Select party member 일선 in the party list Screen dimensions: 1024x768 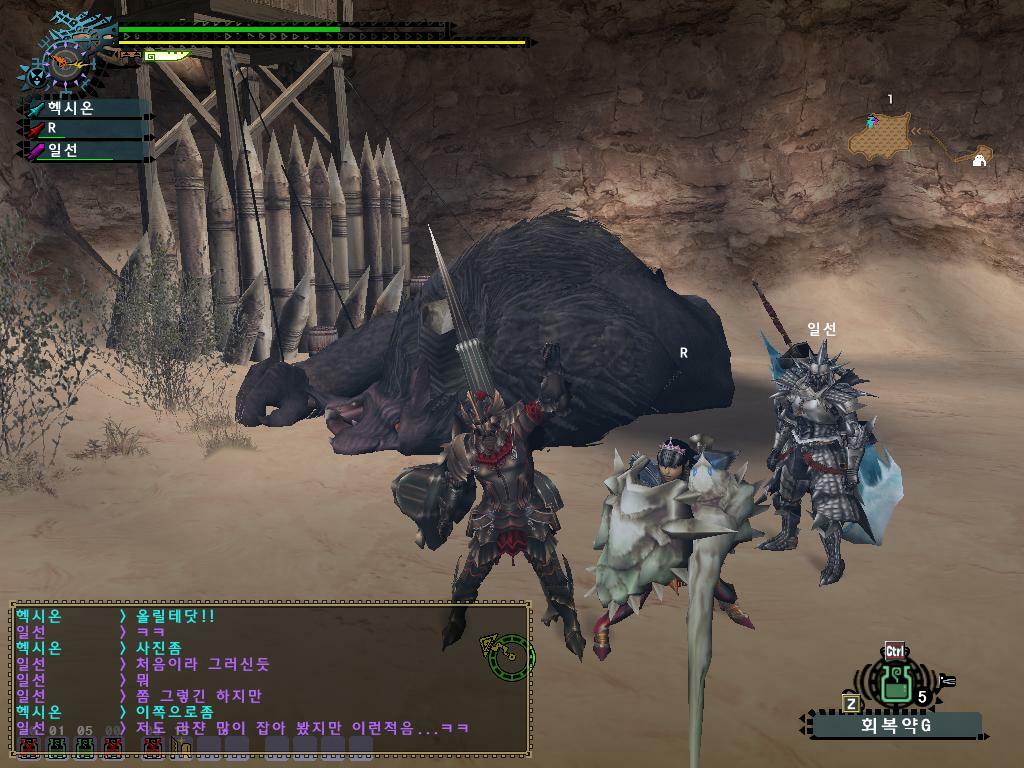coord(87,151)
